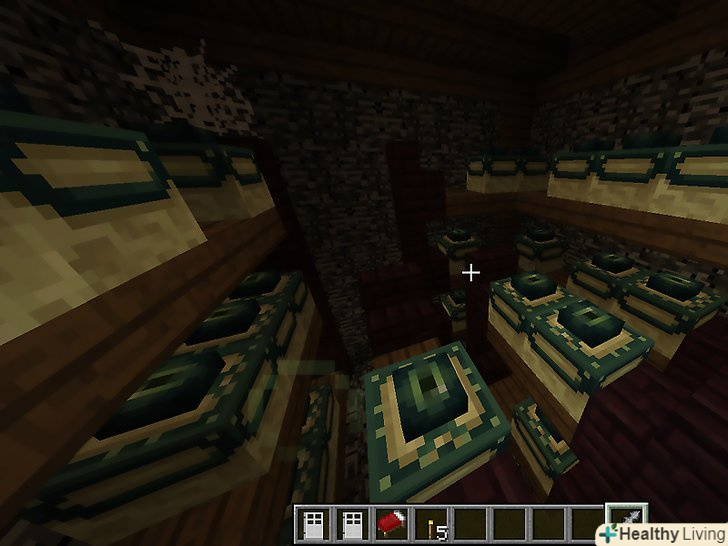Screen dimensions: 728x546
Task: Click the Healthy Living watermark logo
Action: (x=662, y=534)
